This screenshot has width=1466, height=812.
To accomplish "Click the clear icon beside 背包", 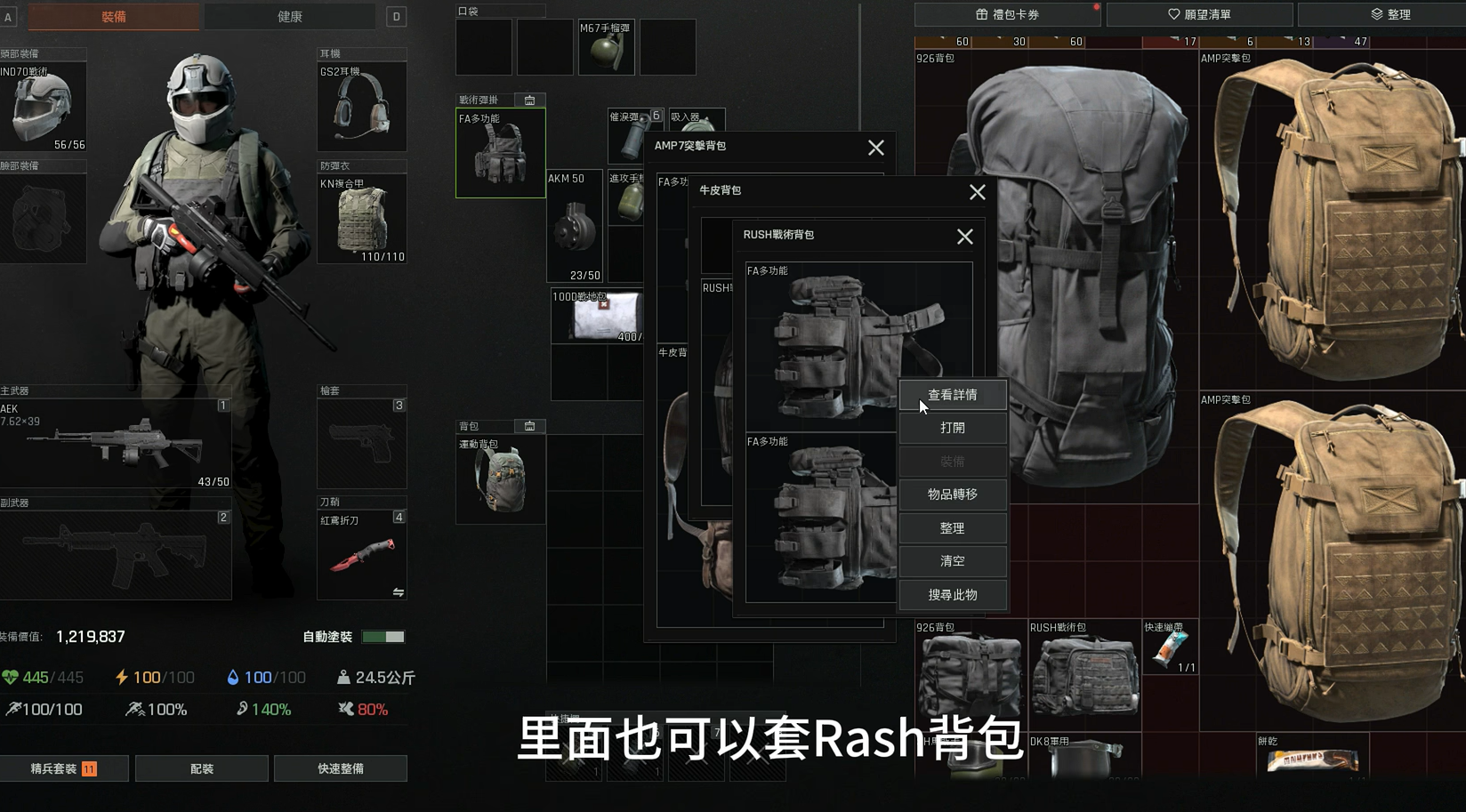I will pyautogui.click(x=529, y=426).
